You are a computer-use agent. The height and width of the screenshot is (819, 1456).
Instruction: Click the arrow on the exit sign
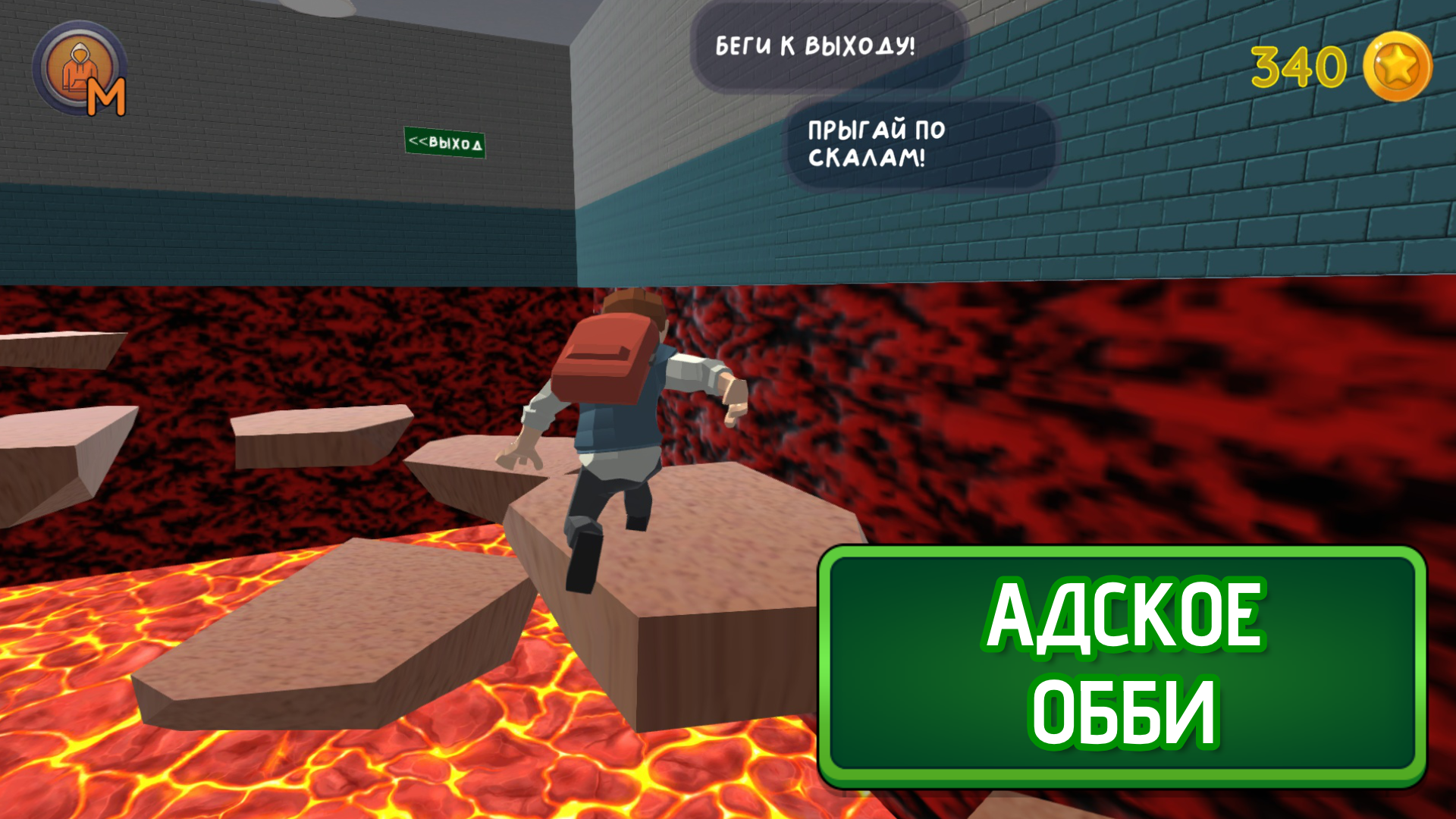pyautogui.click(x=419, y=143)
